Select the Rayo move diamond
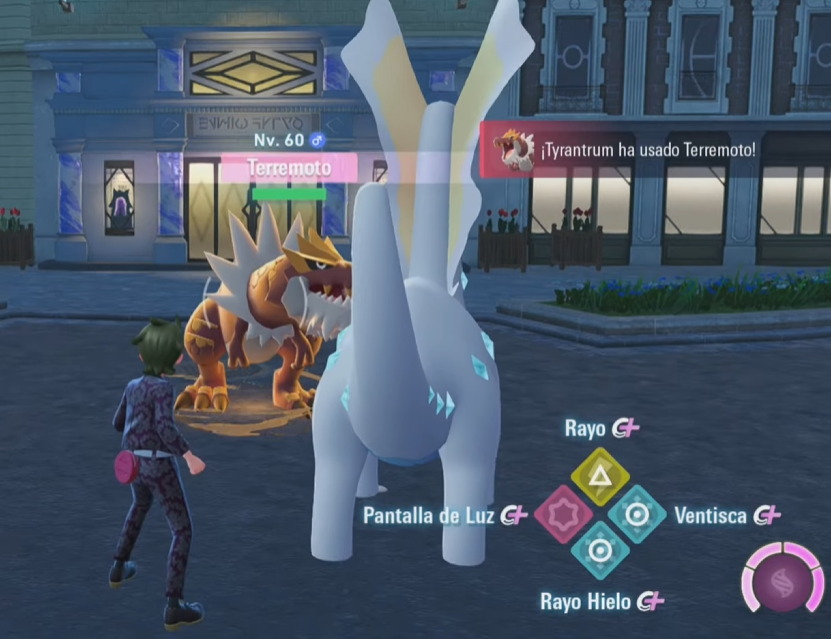The width and height of the screenshot is (831, 639). pyautogui.click(x=599, y=477)
